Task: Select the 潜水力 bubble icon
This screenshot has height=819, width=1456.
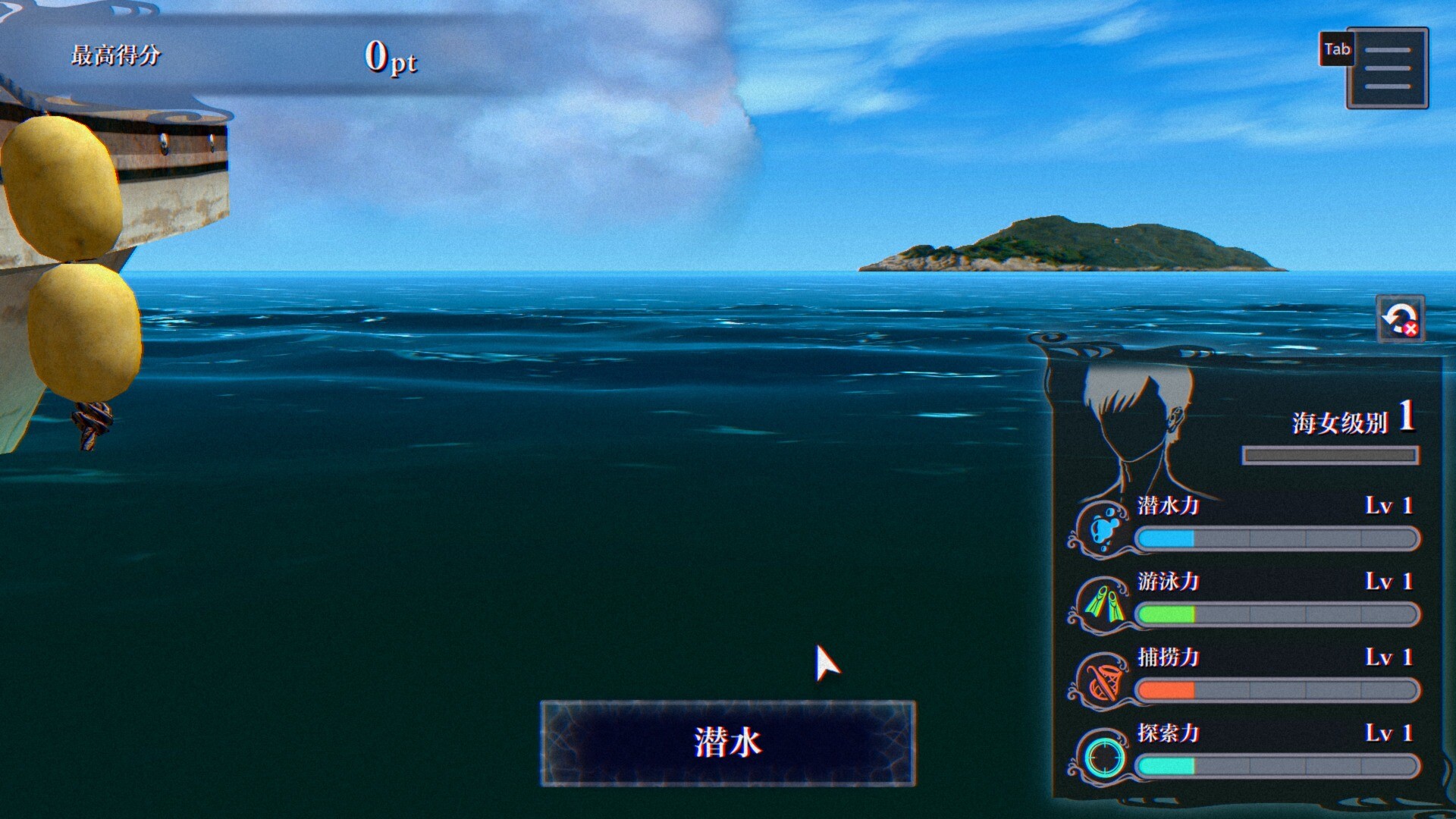Action: click(x=1103, y=526)
